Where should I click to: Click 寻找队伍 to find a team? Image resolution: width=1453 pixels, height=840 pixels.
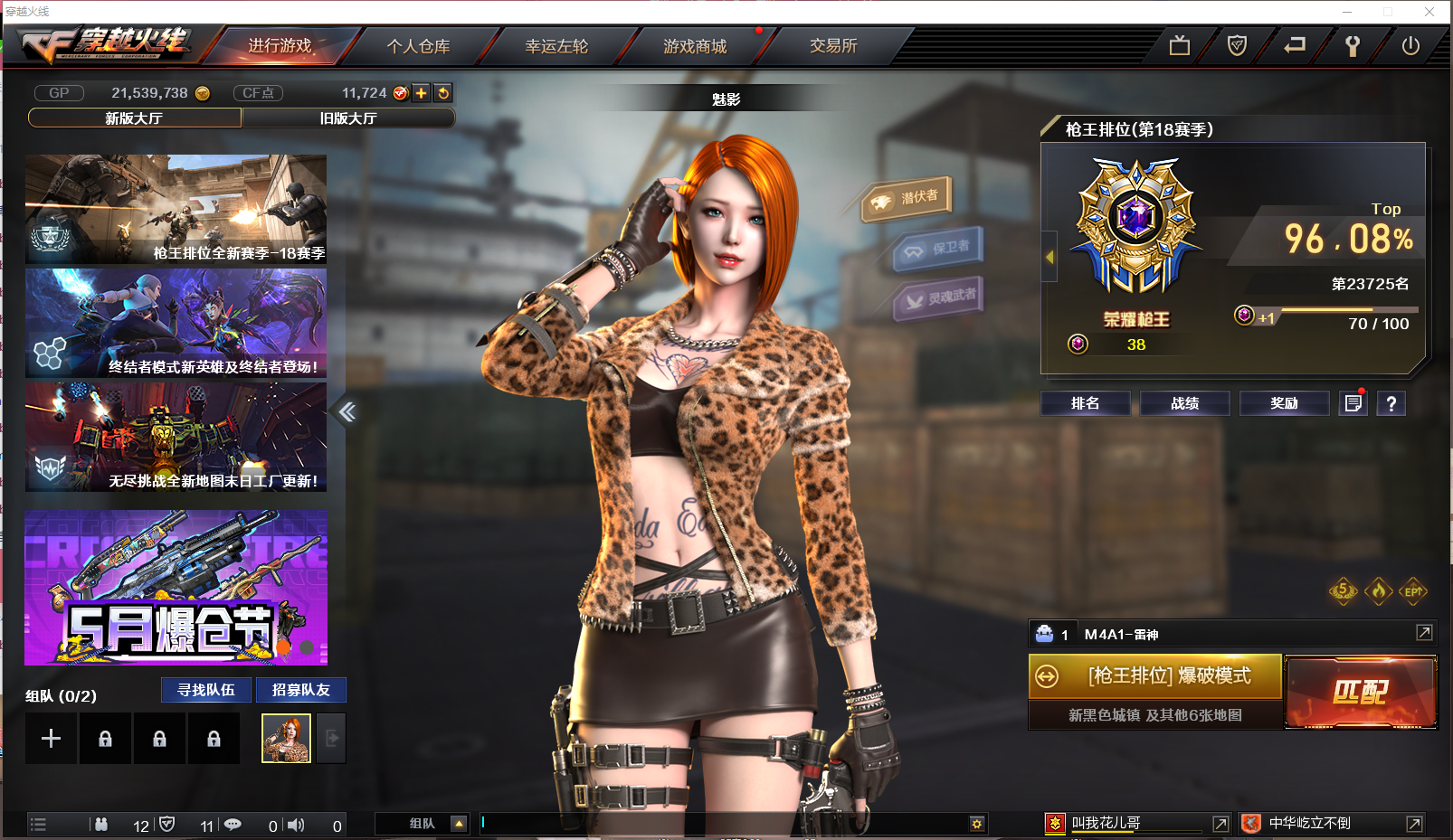206,690
